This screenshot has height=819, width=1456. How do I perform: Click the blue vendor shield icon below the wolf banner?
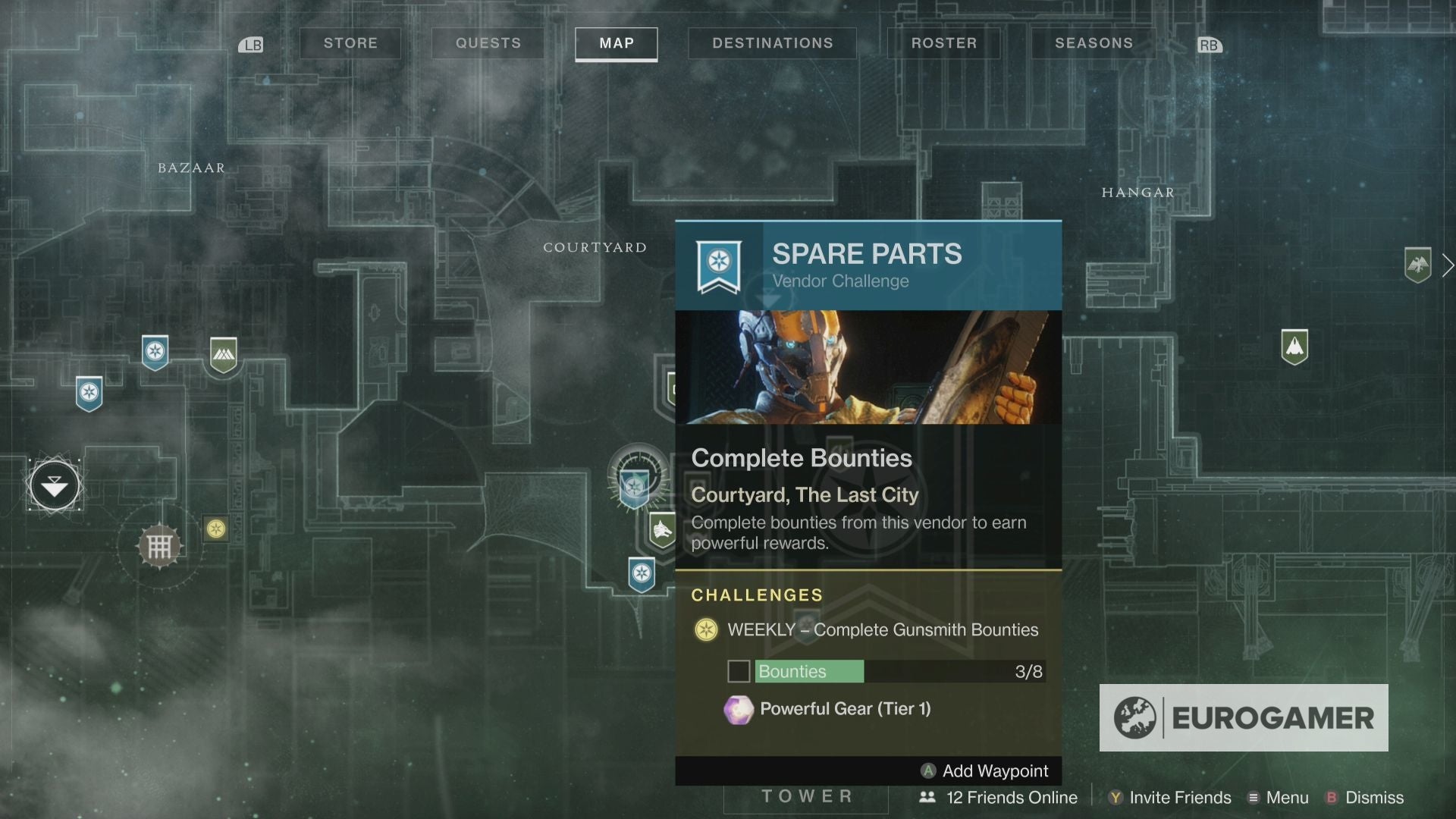pos(641,575)
